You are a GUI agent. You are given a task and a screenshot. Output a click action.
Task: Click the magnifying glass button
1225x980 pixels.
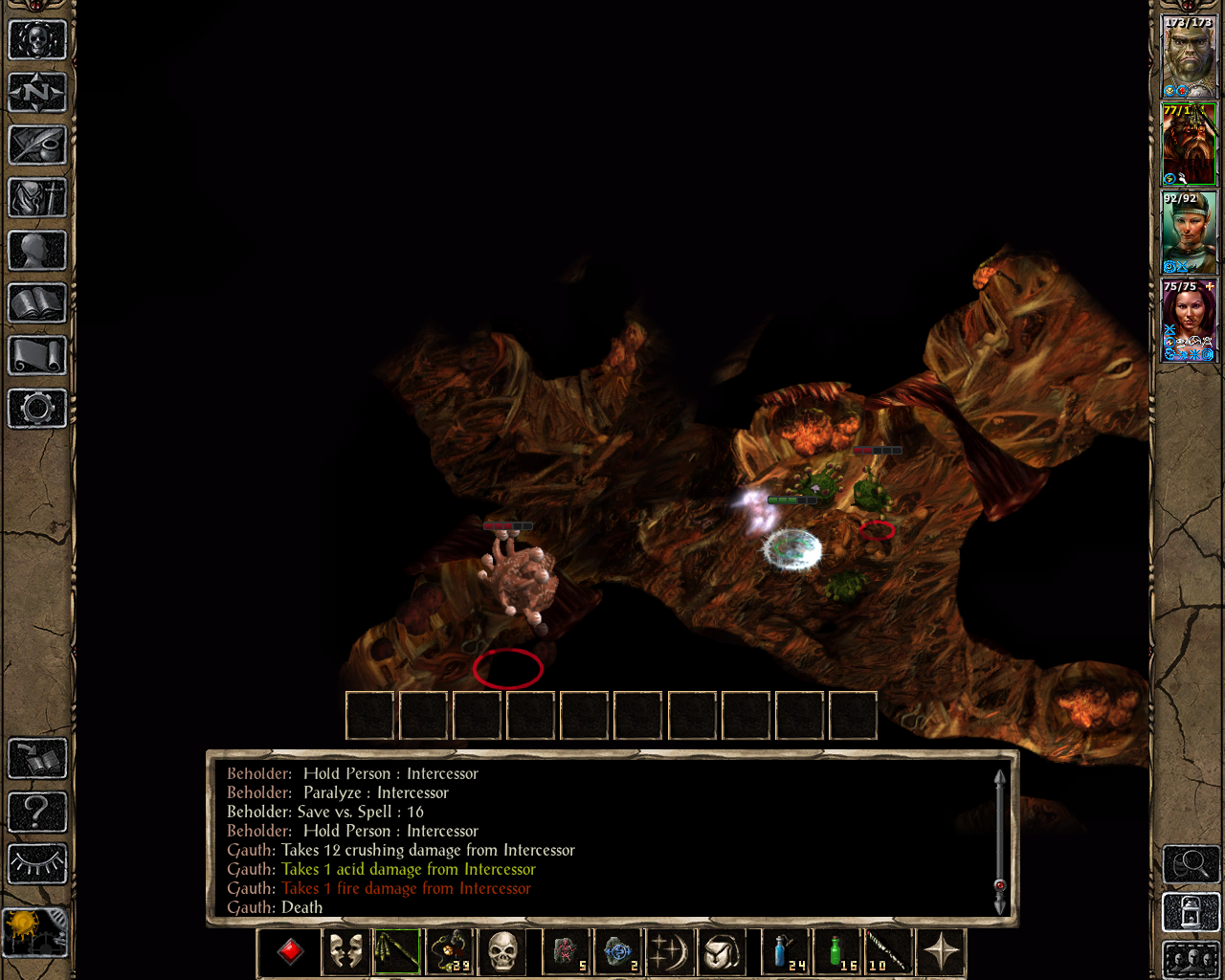coord(1191,864)
